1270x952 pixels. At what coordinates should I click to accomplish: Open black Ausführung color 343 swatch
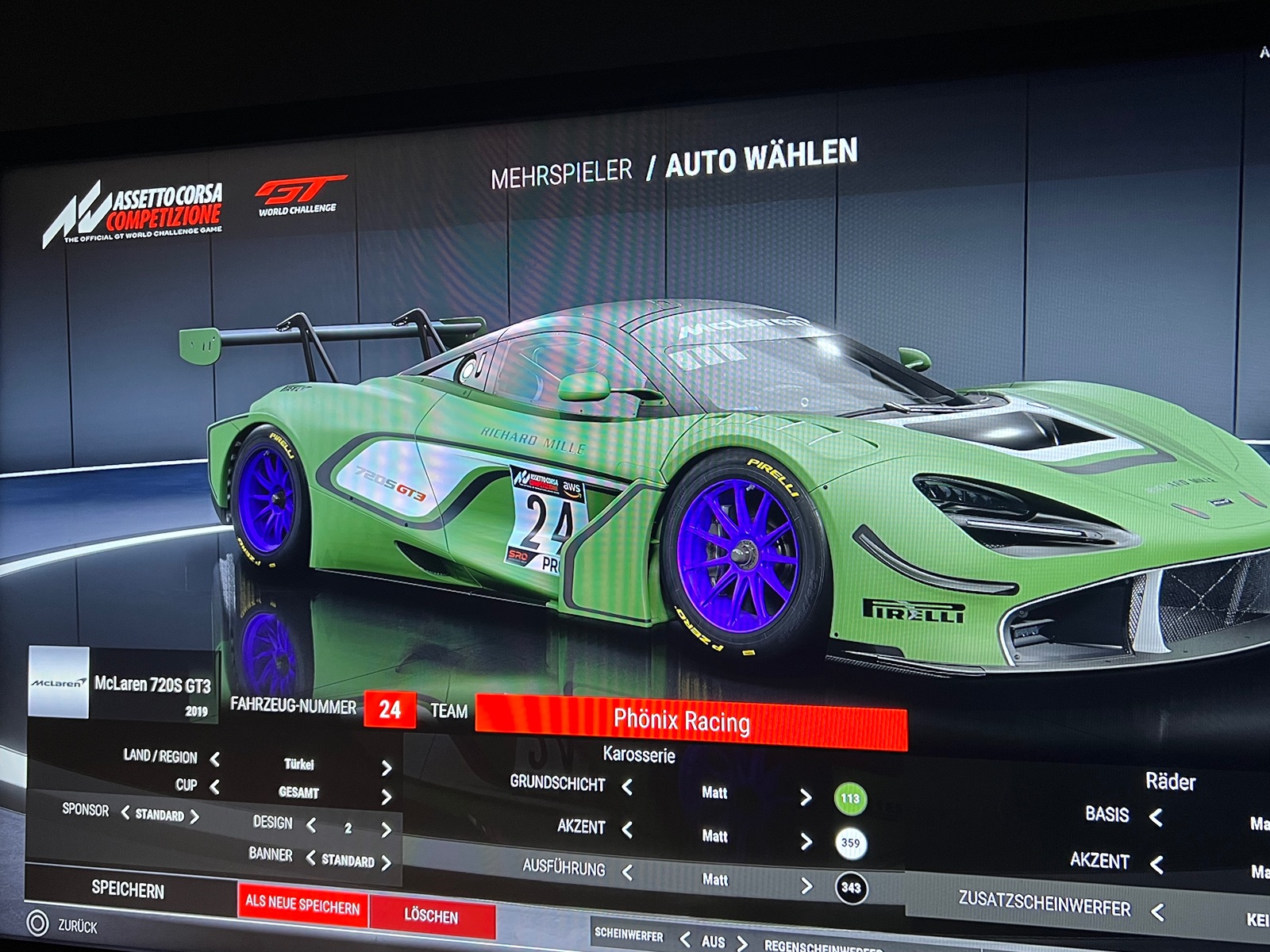(851, 888)
